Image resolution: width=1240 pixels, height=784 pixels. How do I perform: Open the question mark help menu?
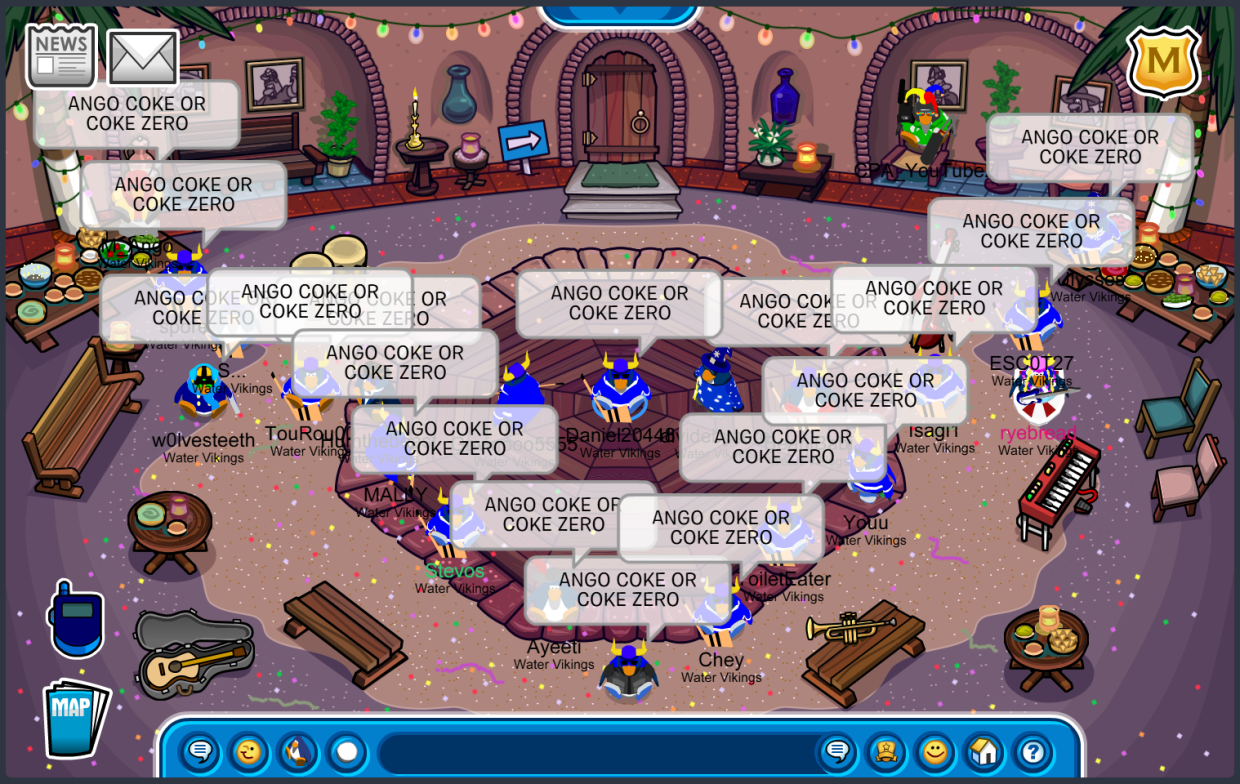pos(1033,751)
